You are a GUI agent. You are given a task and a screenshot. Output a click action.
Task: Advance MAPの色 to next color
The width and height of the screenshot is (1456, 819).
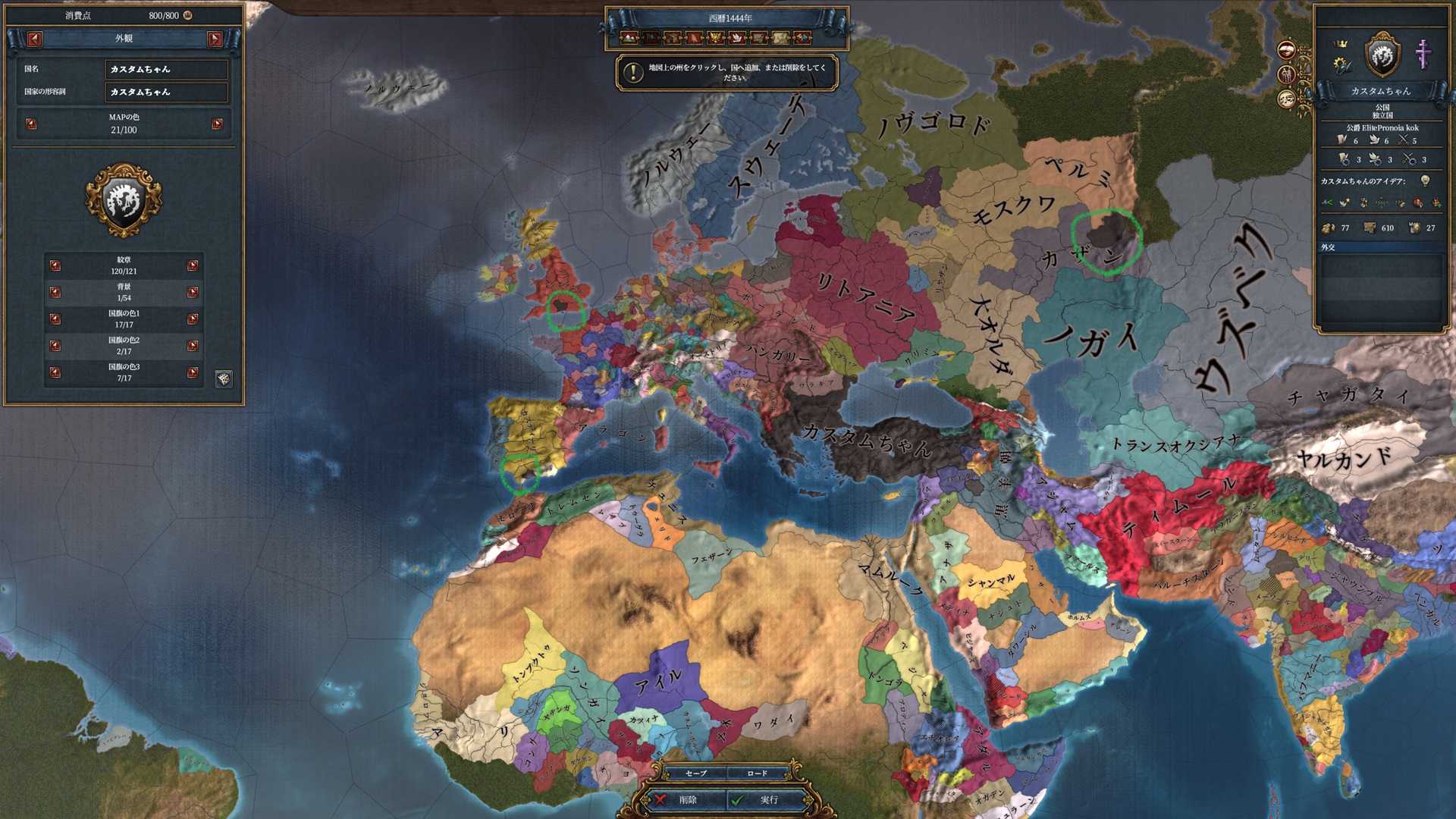point(218,124)
